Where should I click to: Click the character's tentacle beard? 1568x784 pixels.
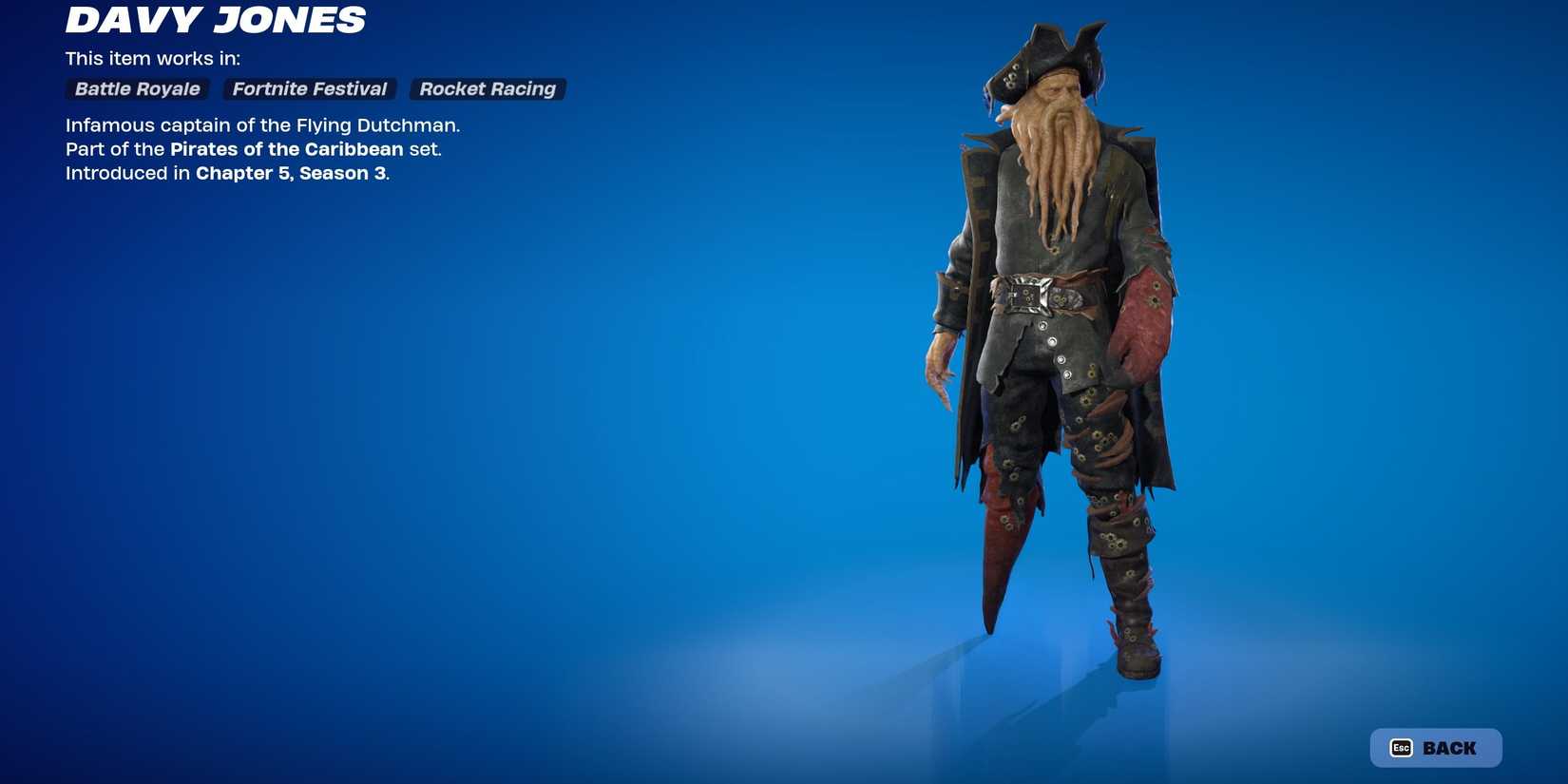pyautogui.click(x=1060, y=162)
